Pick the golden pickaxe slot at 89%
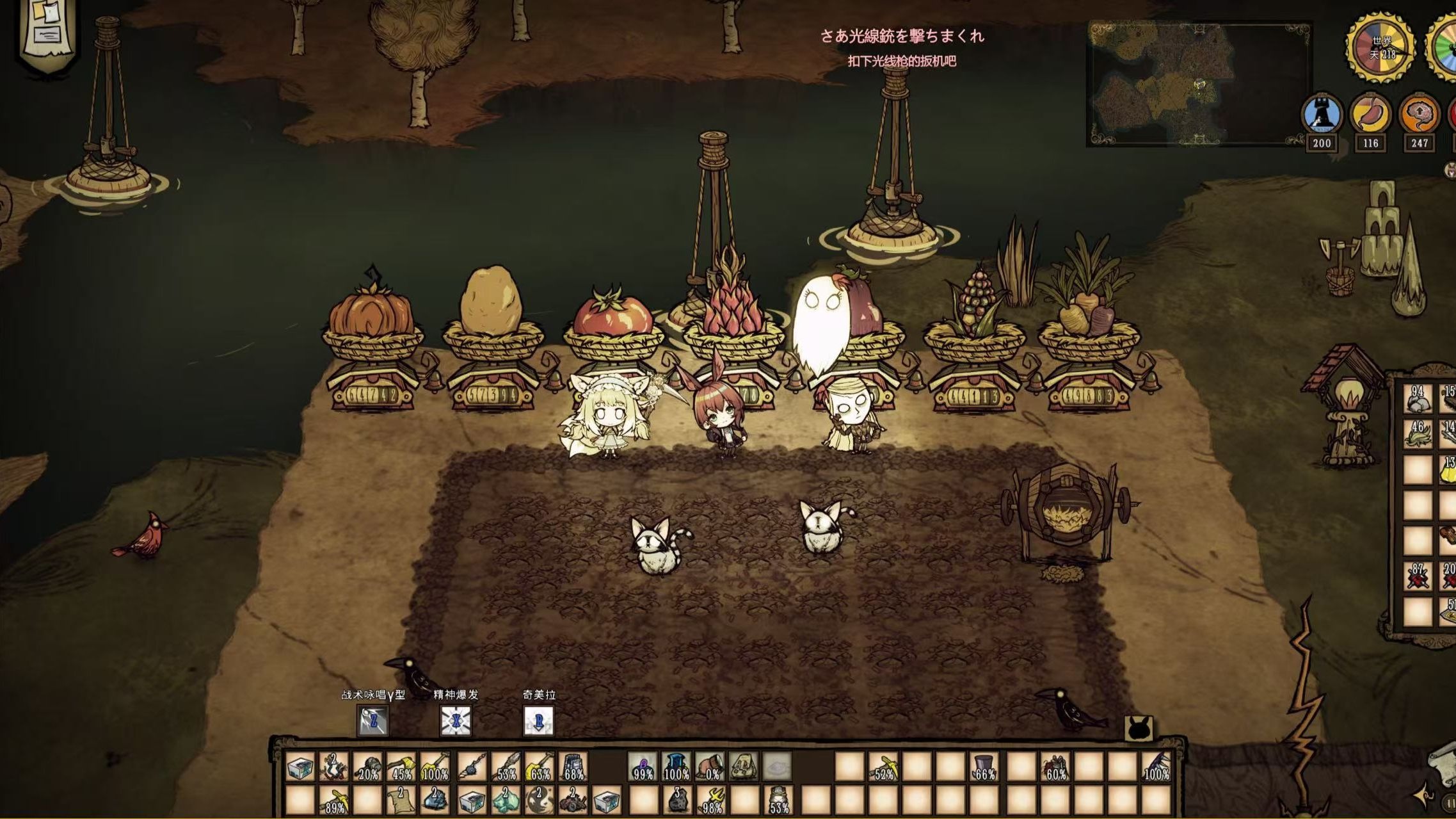This screenshot has height=819, width=1456. (x=334, y=800)
